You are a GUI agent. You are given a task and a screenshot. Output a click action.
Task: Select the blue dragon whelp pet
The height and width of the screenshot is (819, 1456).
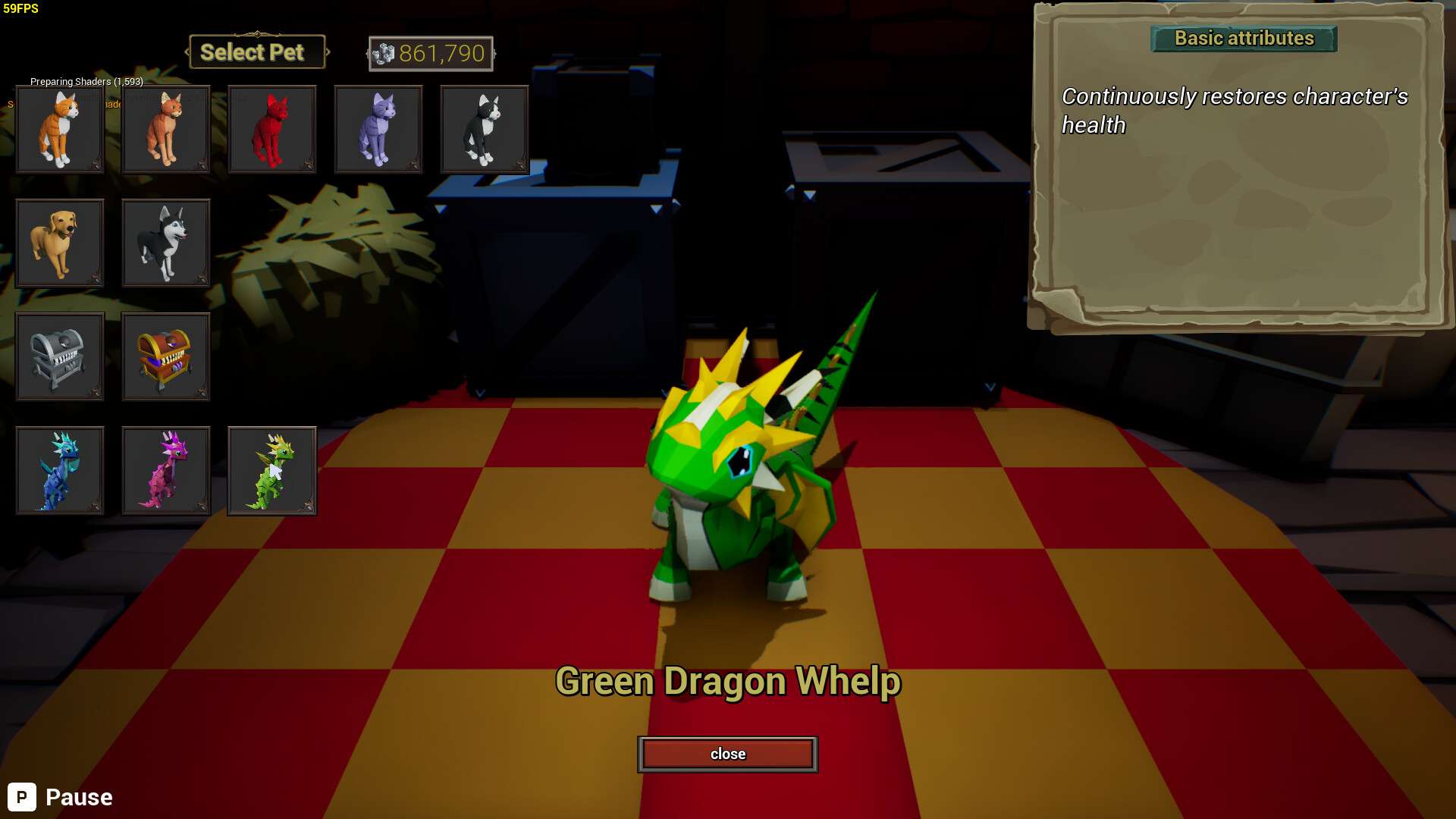click(60, 470)
